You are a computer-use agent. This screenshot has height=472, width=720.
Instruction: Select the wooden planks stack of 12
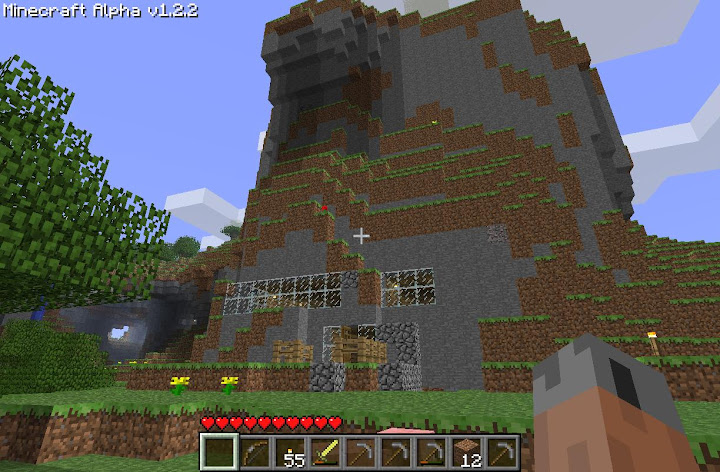466,451
